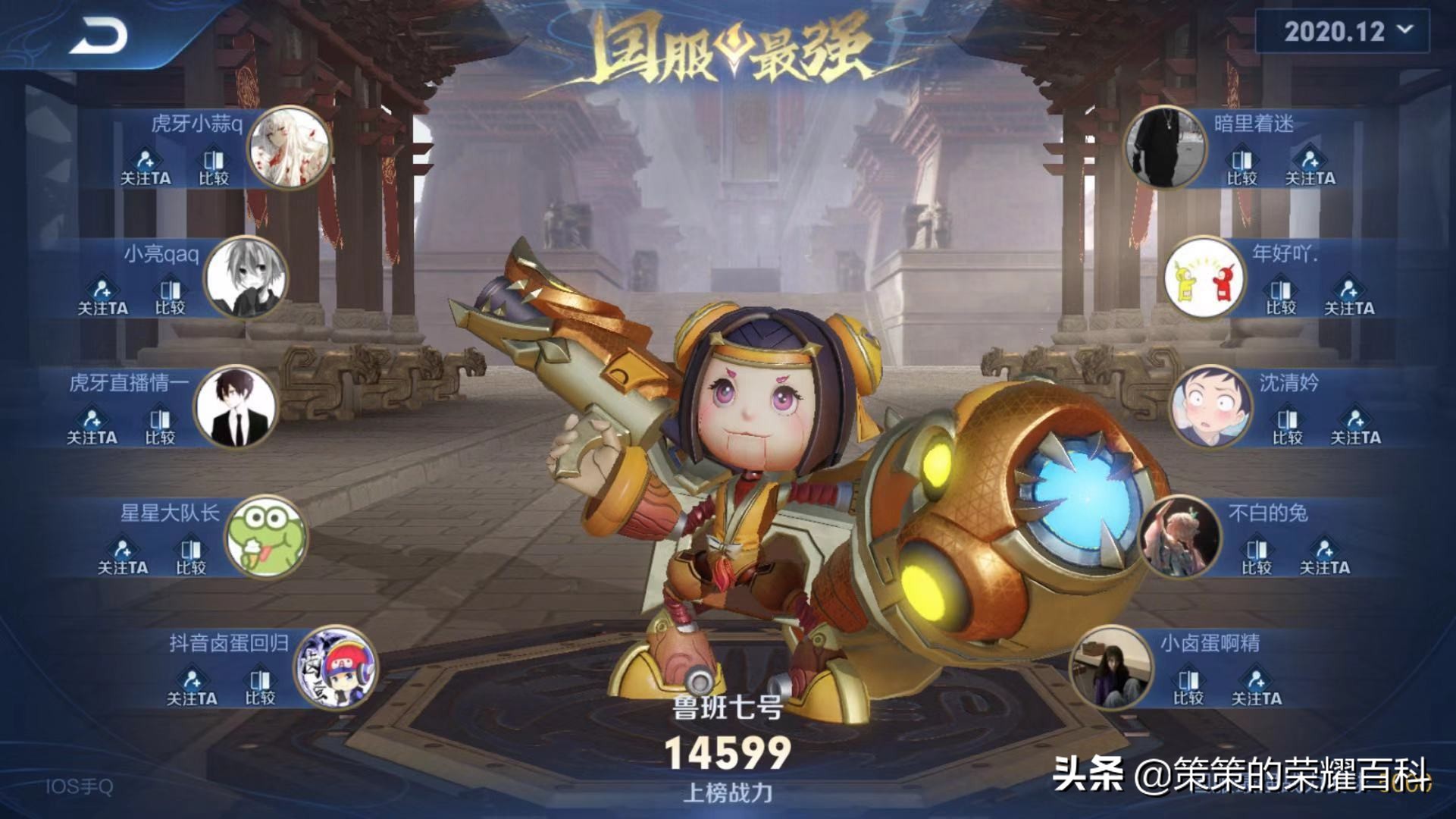This screenshot has height=819, width=1456.
Task: Compare with player 暗里着迷
Action: coord(1242,168)
